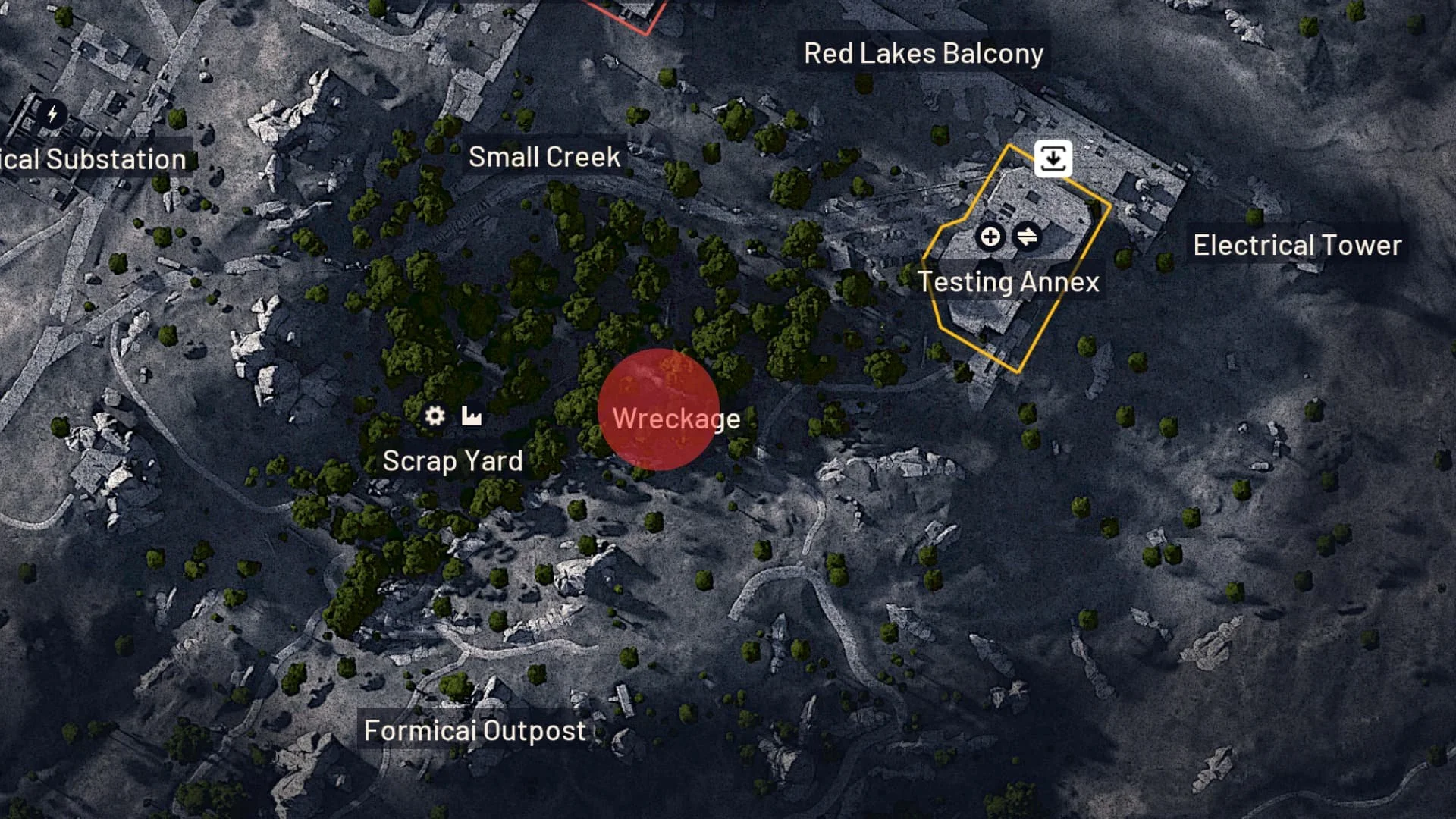Select the Red Lakes Balcony label
Screen dimensions: 1456x819
(x=924, y=52)
